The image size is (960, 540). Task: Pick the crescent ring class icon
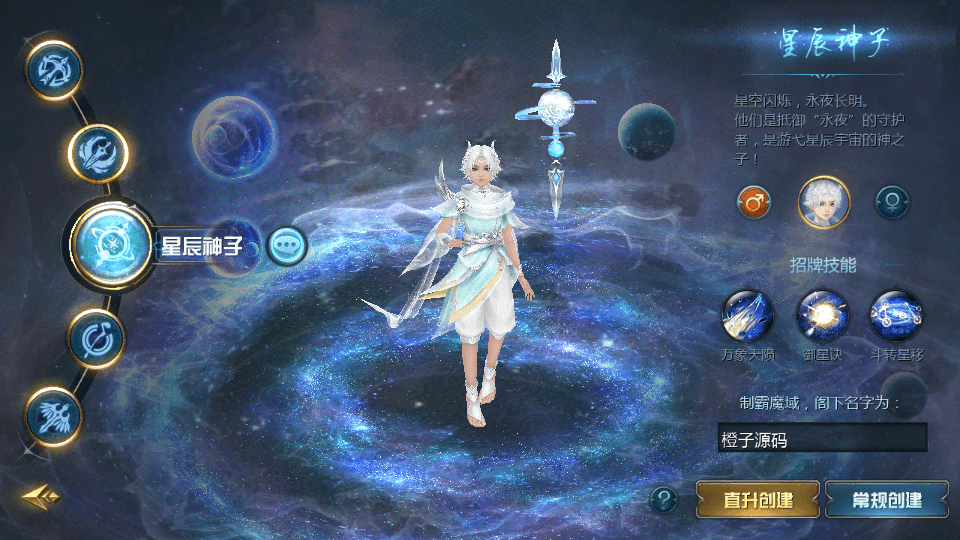[98, 337]
